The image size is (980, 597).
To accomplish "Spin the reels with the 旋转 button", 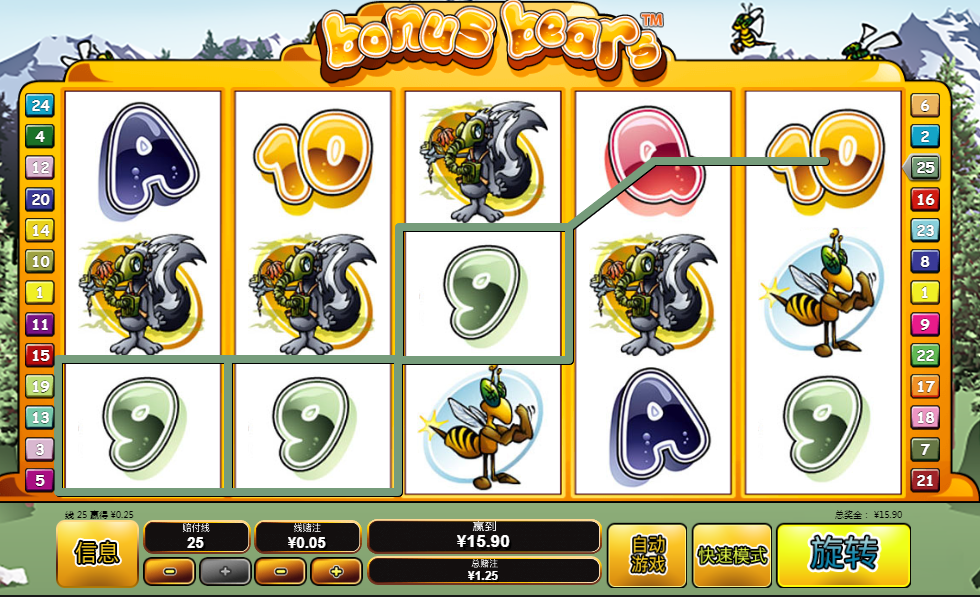I will [x=843, y=555].
